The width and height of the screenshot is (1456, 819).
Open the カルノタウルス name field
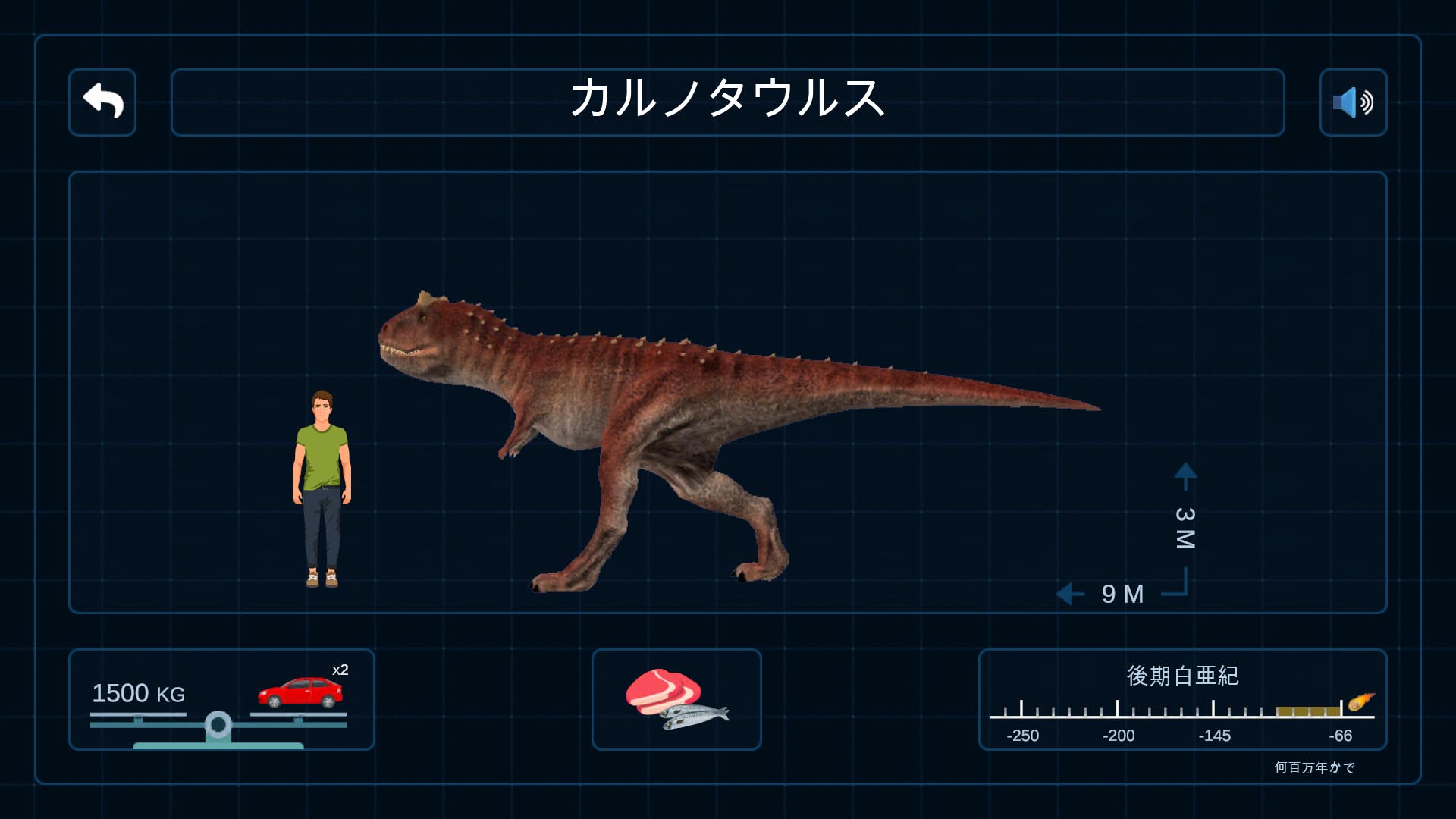tap(727, 102)
